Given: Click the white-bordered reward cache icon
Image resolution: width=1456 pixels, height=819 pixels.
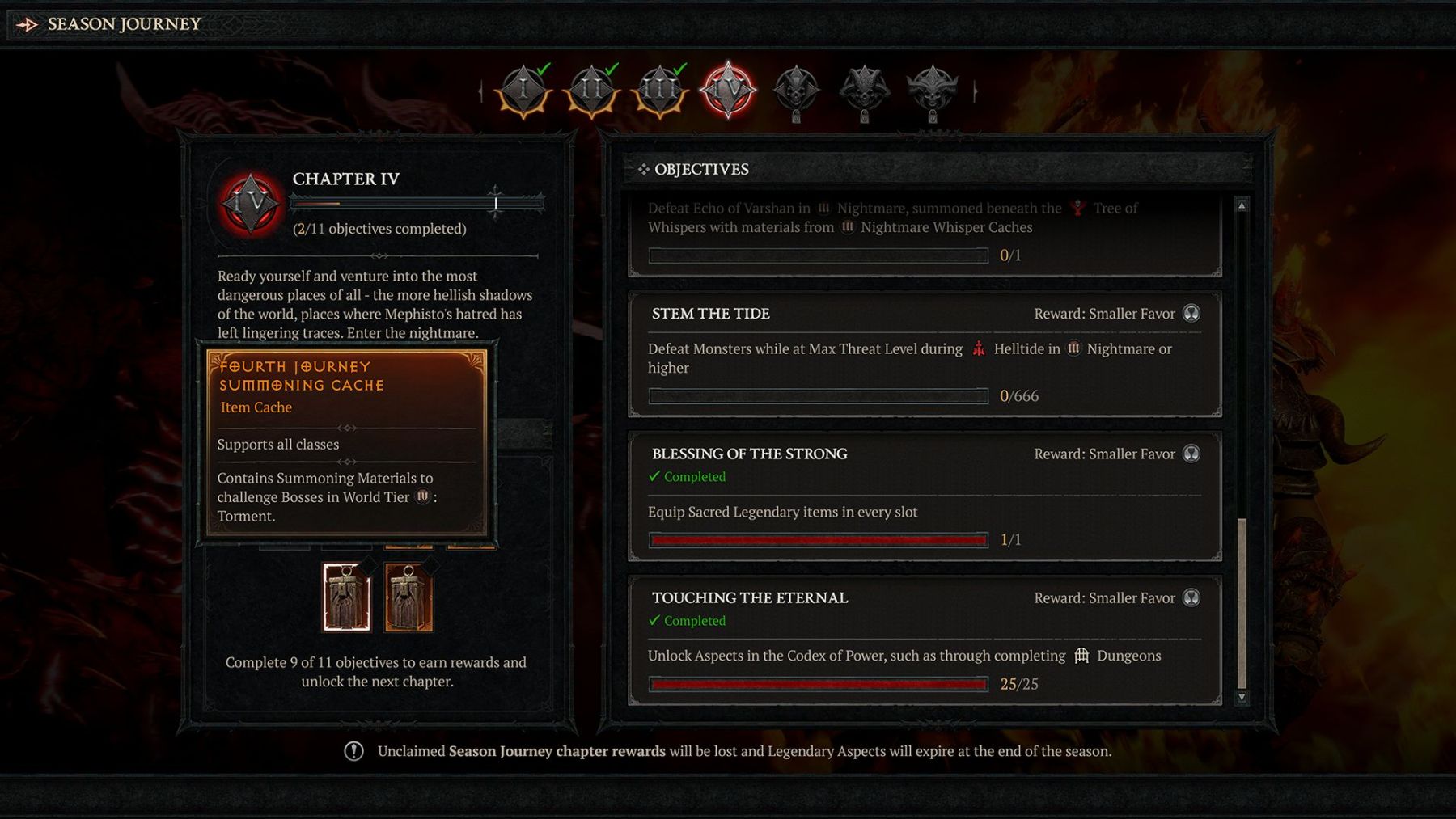Looking at the screenshot, I should tap(346, 597).
